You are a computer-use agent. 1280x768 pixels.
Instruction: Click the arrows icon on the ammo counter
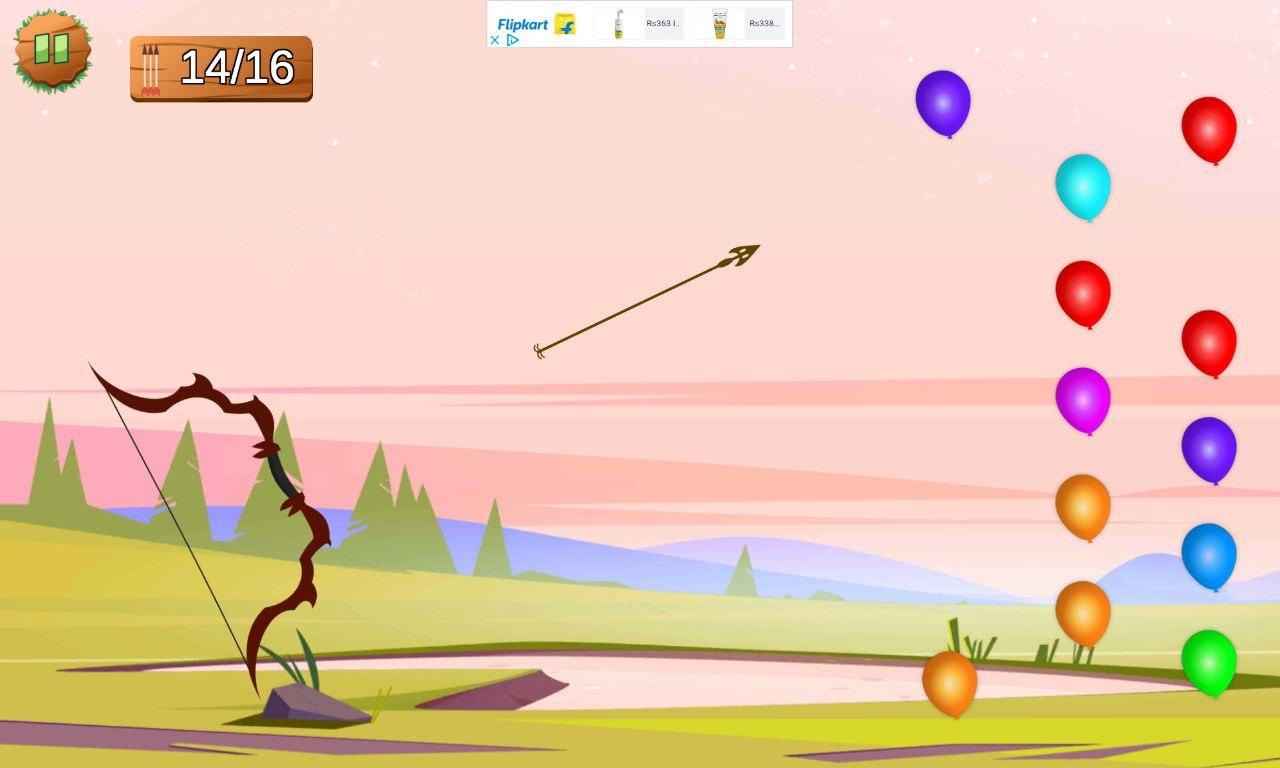point(152,68)
